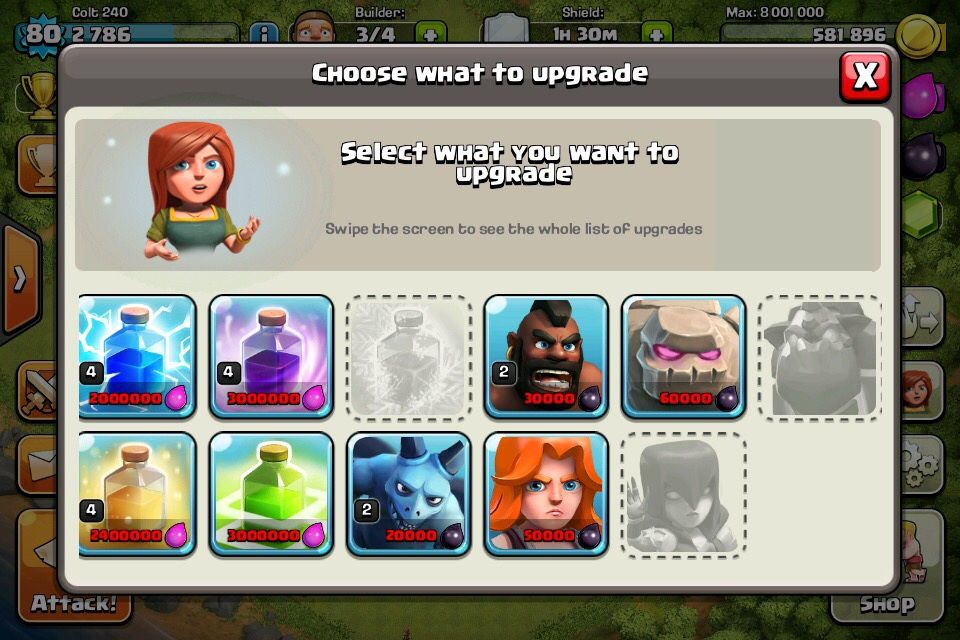Screen dimensions: 960x640
Task: Extend shield using the green plus button
Action: [656, 34]
